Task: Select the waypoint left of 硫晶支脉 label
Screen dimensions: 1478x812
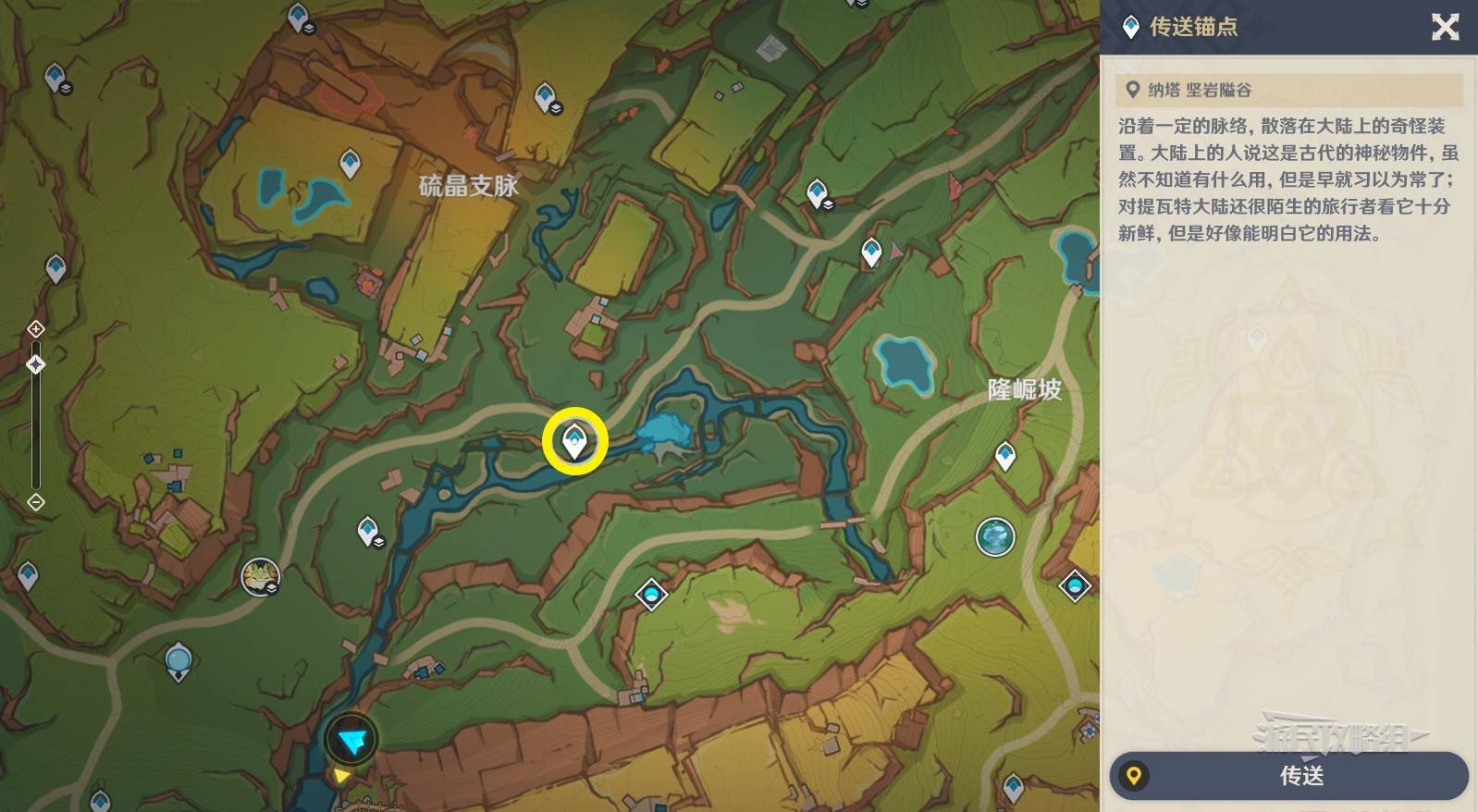Action: pyautogui.click(x=350, y=163)
